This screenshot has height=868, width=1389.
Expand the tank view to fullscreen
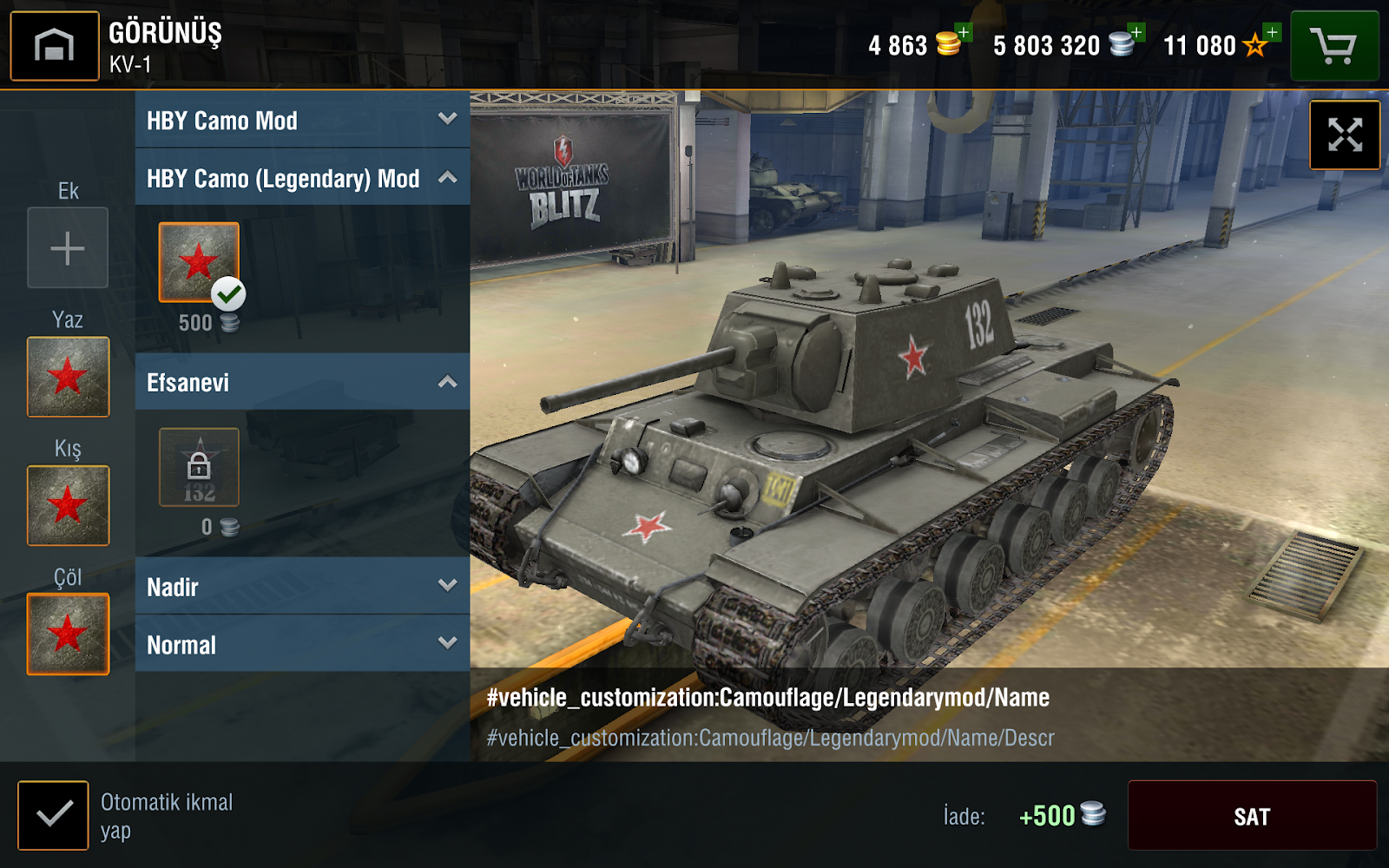point(1345,135)
